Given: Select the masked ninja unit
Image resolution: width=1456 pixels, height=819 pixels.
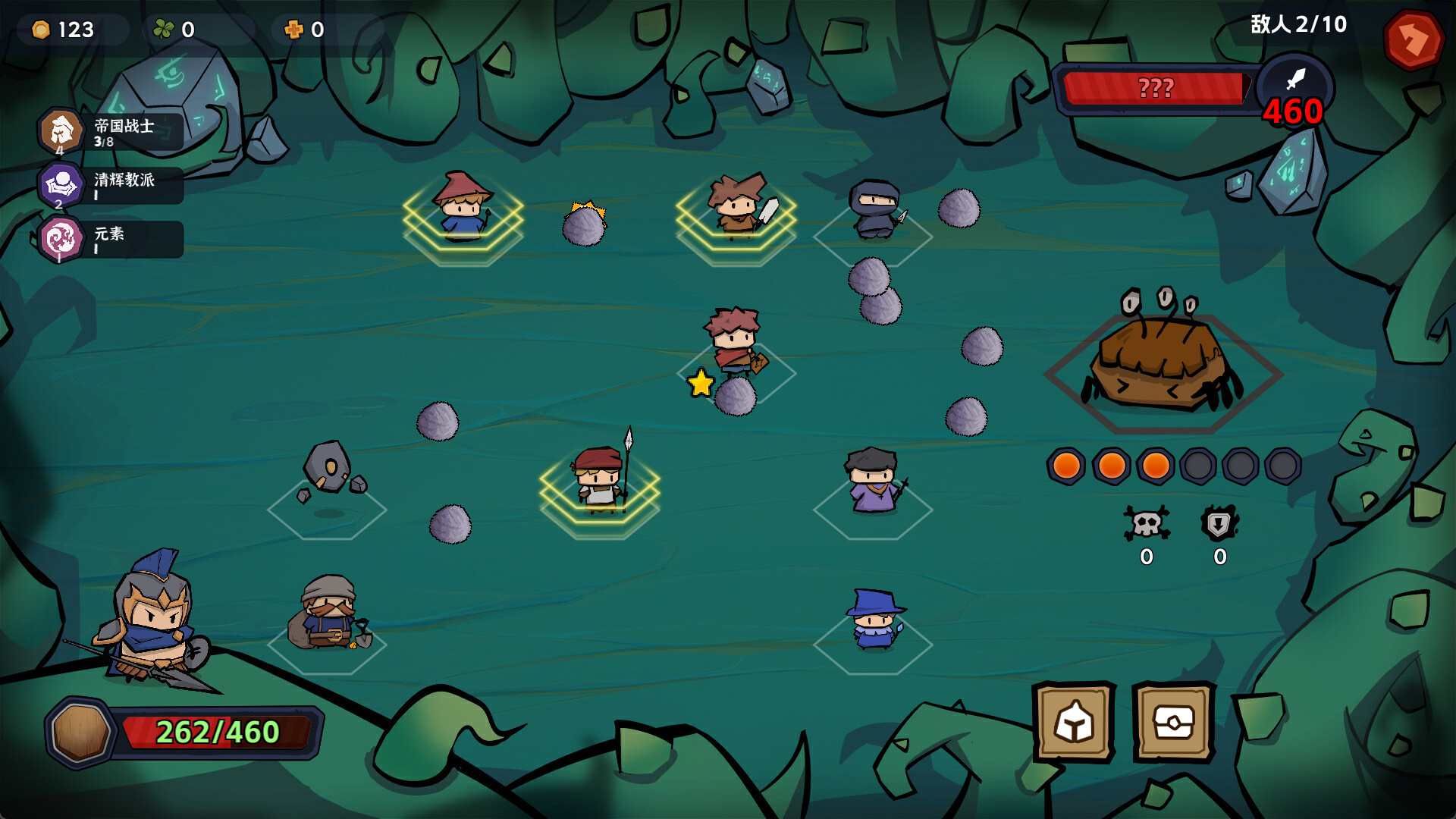Looking at the screenshot, I should point(874,209).
